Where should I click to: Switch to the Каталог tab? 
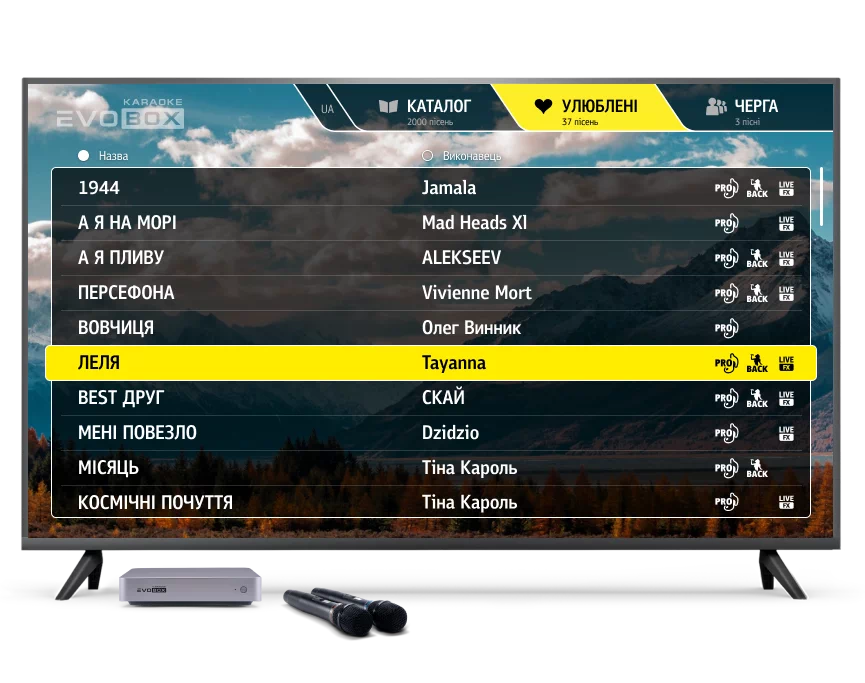[x=425, y=108]
